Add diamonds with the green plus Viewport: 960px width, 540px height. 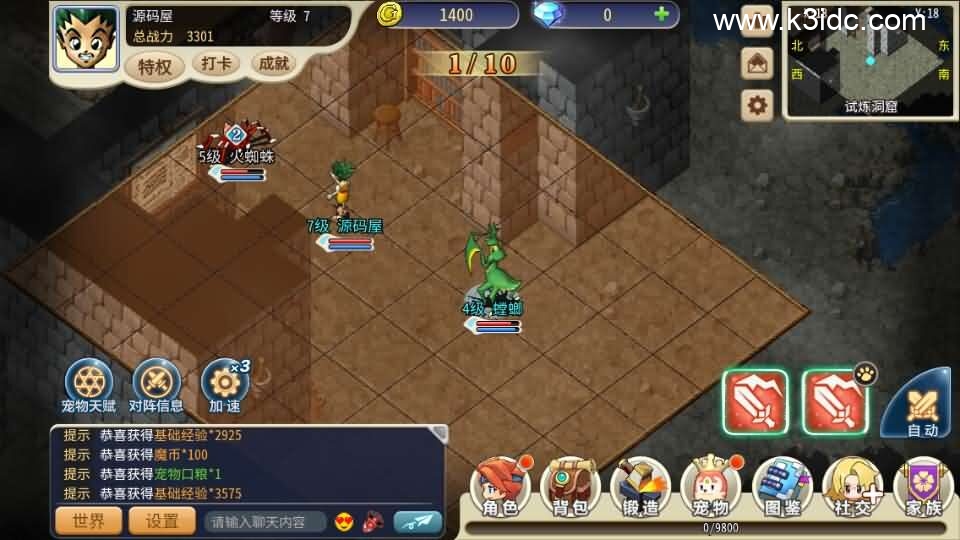(661, 15)
